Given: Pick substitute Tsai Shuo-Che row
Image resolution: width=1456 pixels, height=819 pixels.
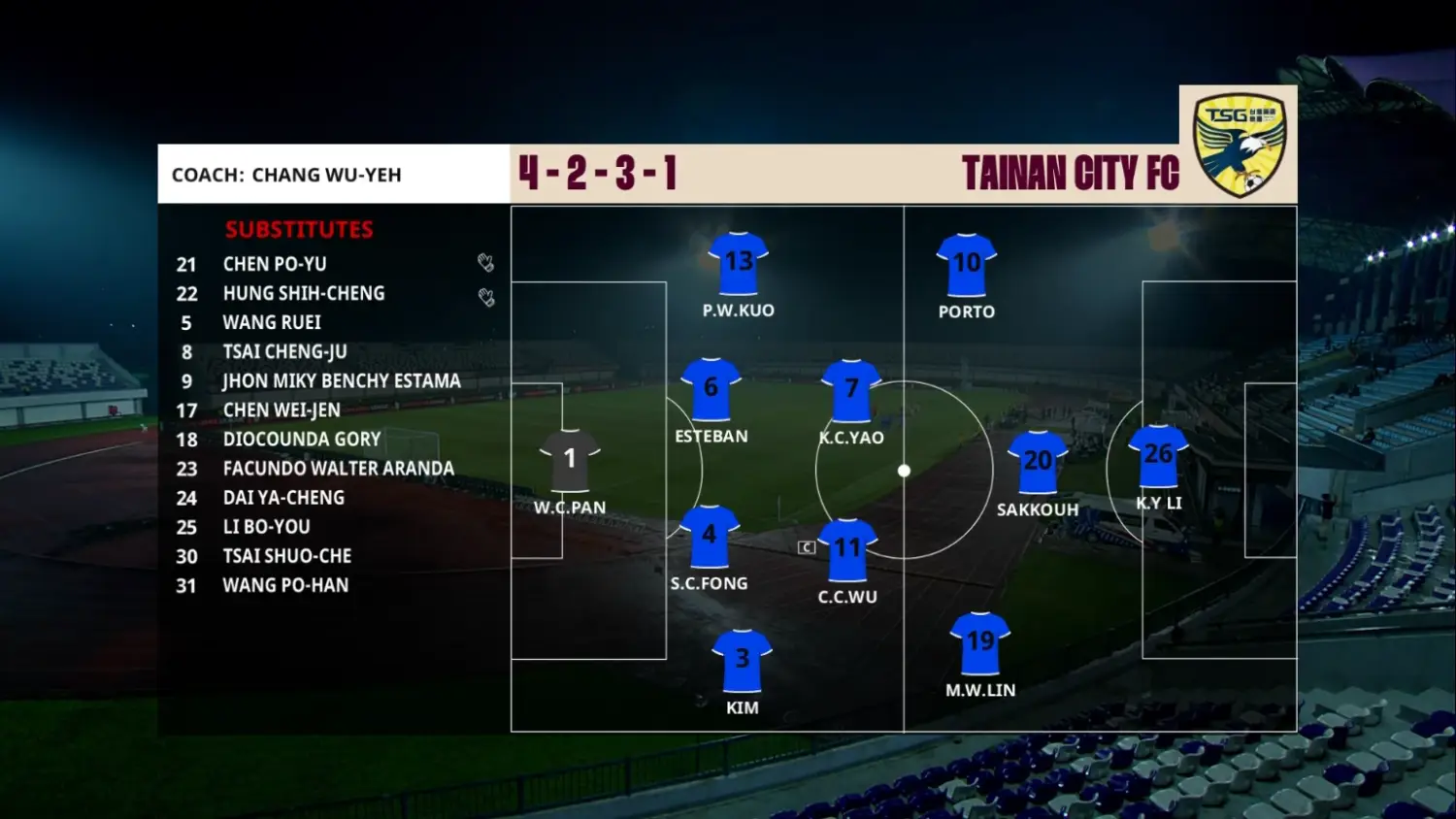Looking at the screenshot, I should coord(287,556).
